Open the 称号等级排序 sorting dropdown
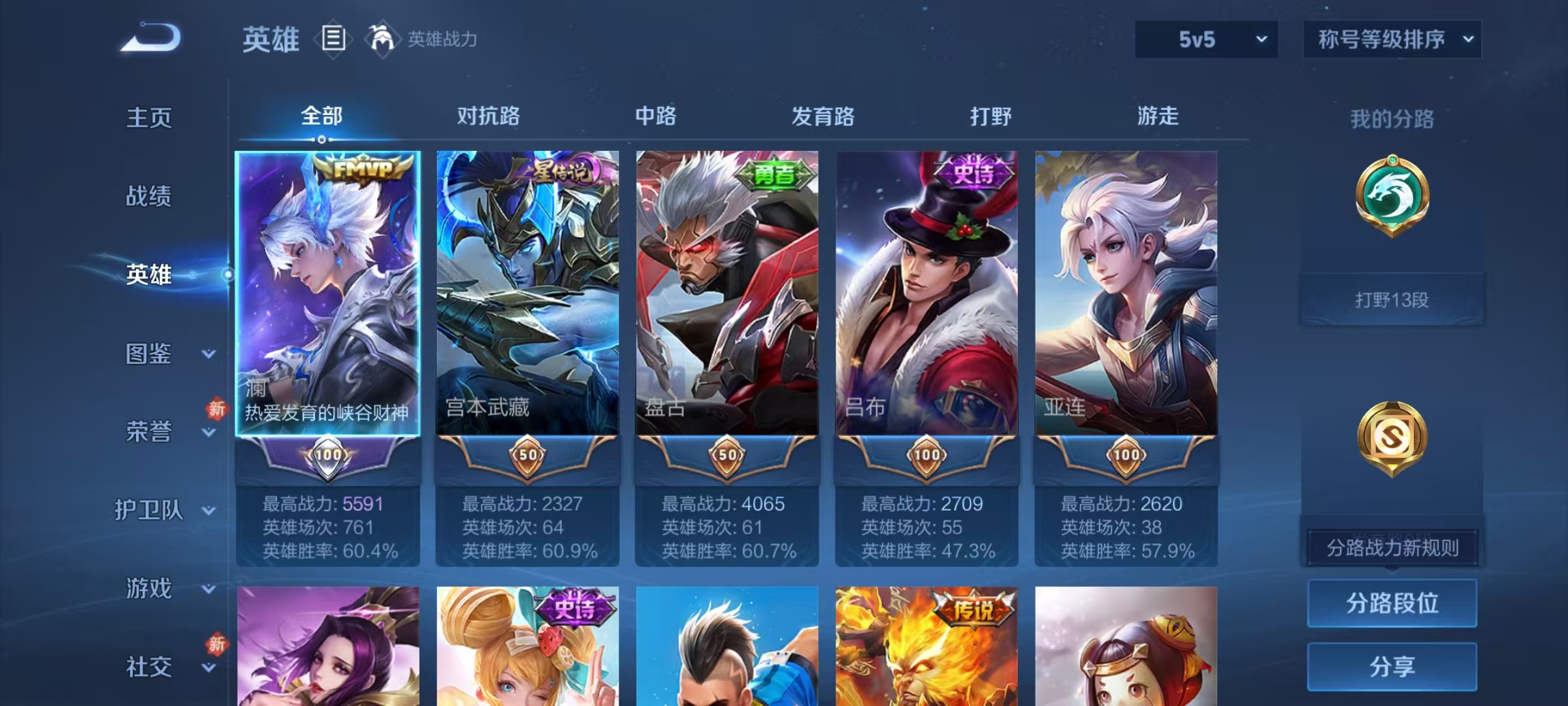The width and height of the screenshot is (1568, 706). click(1392, 39)
